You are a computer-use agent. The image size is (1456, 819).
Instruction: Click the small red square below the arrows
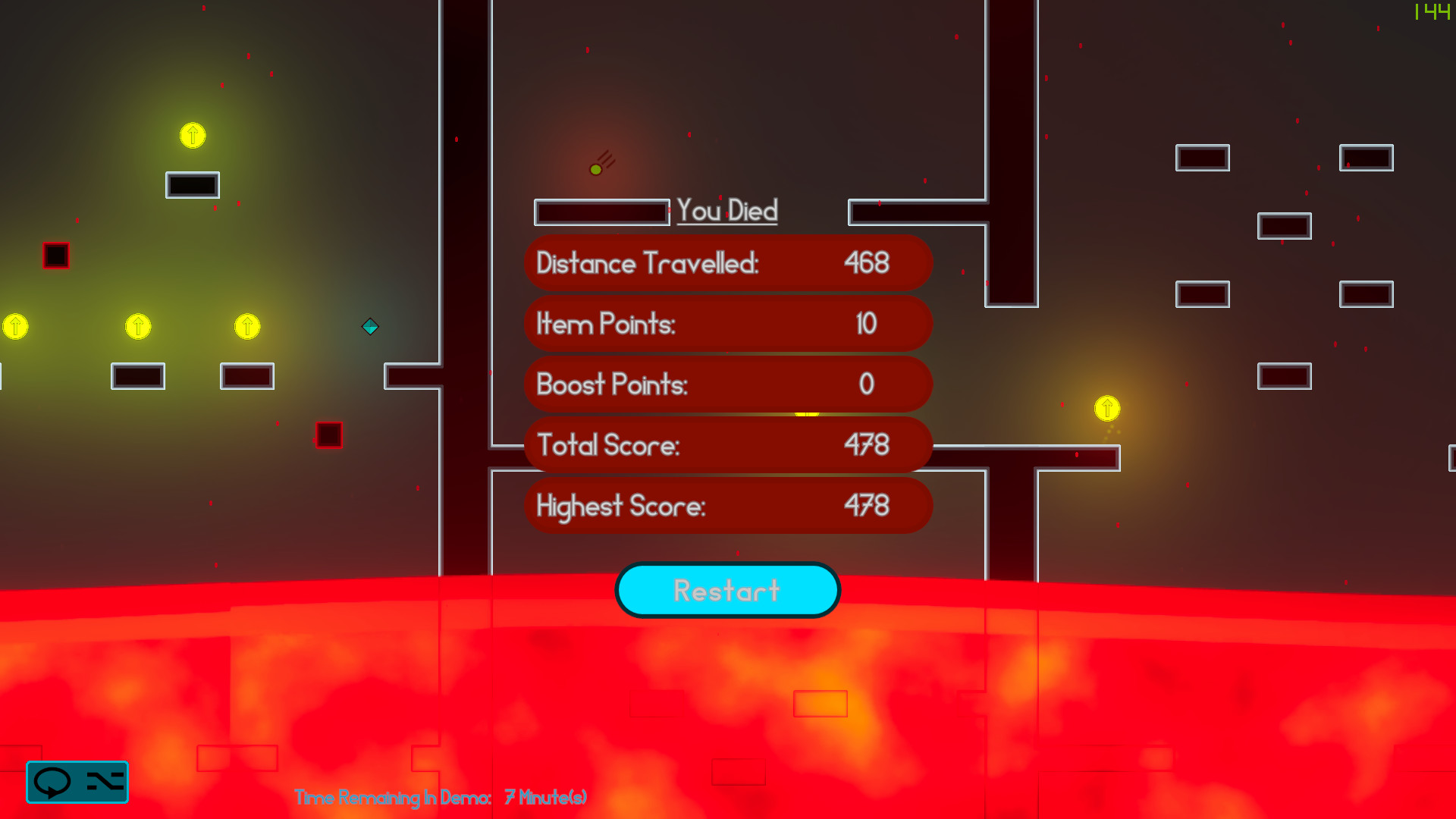click(x=328, y=433)
